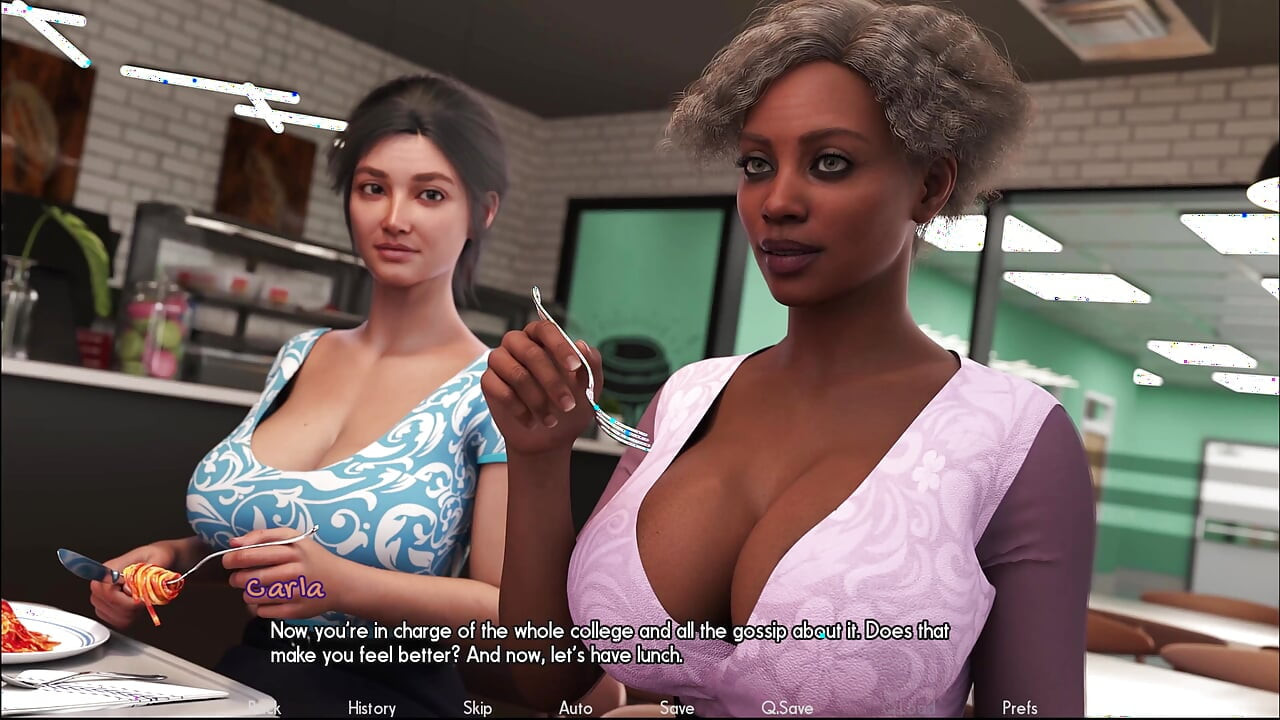Select Save to store game progress
The image size is (1280, 720).
click(x=676, y=707)
